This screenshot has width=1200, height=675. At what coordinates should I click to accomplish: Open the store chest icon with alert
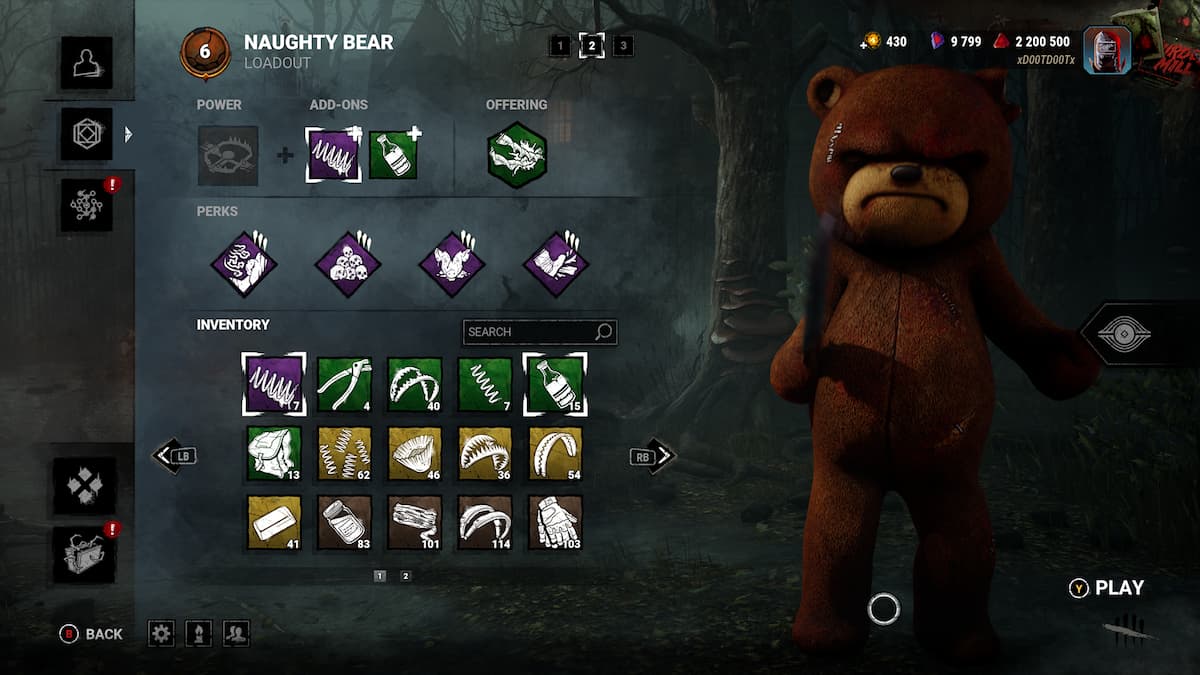coord(84,554)
